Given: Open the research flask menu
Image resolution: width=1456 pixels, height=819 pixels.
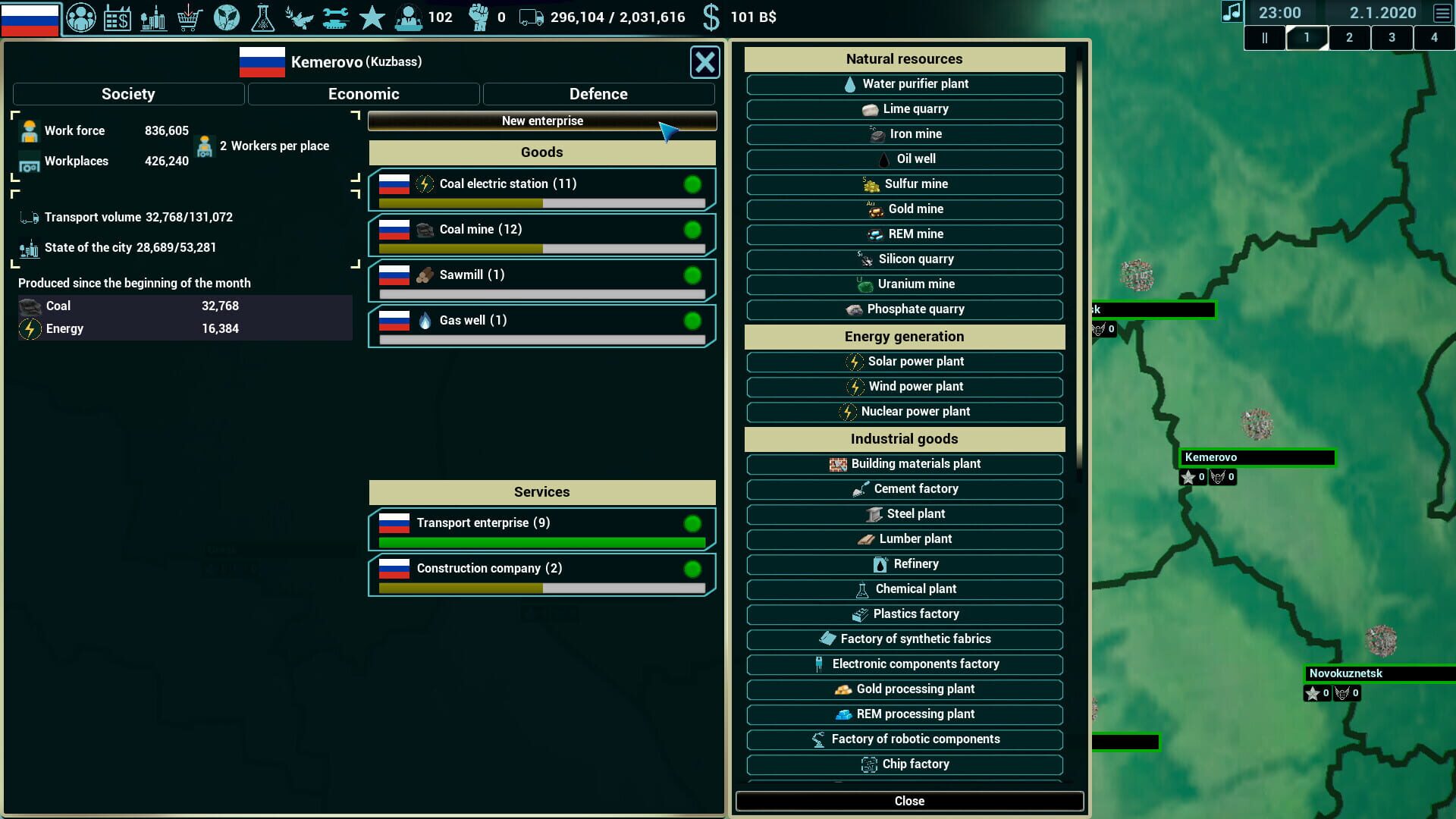Looking at the screenshot, I should click(263, 17).
